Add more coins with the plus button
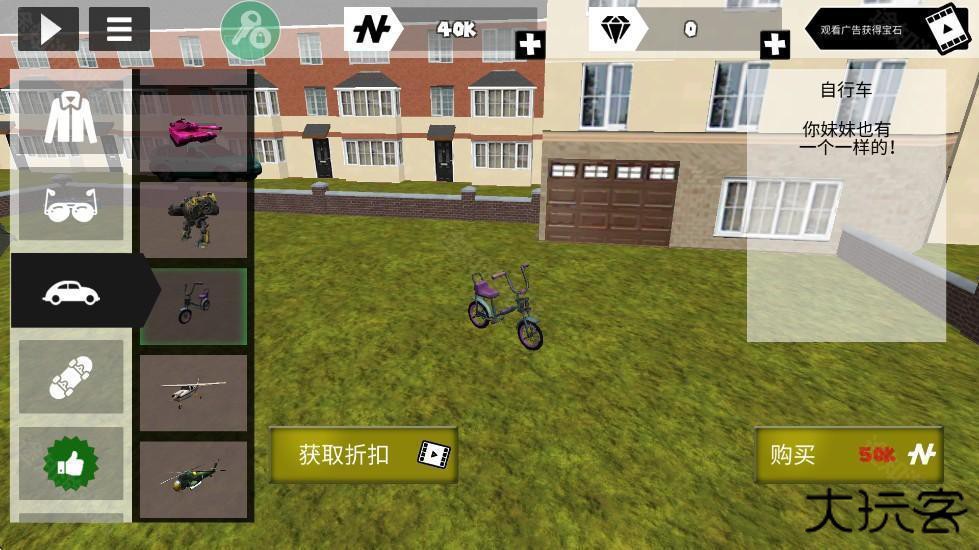979x550 pixels. [530, 44]
